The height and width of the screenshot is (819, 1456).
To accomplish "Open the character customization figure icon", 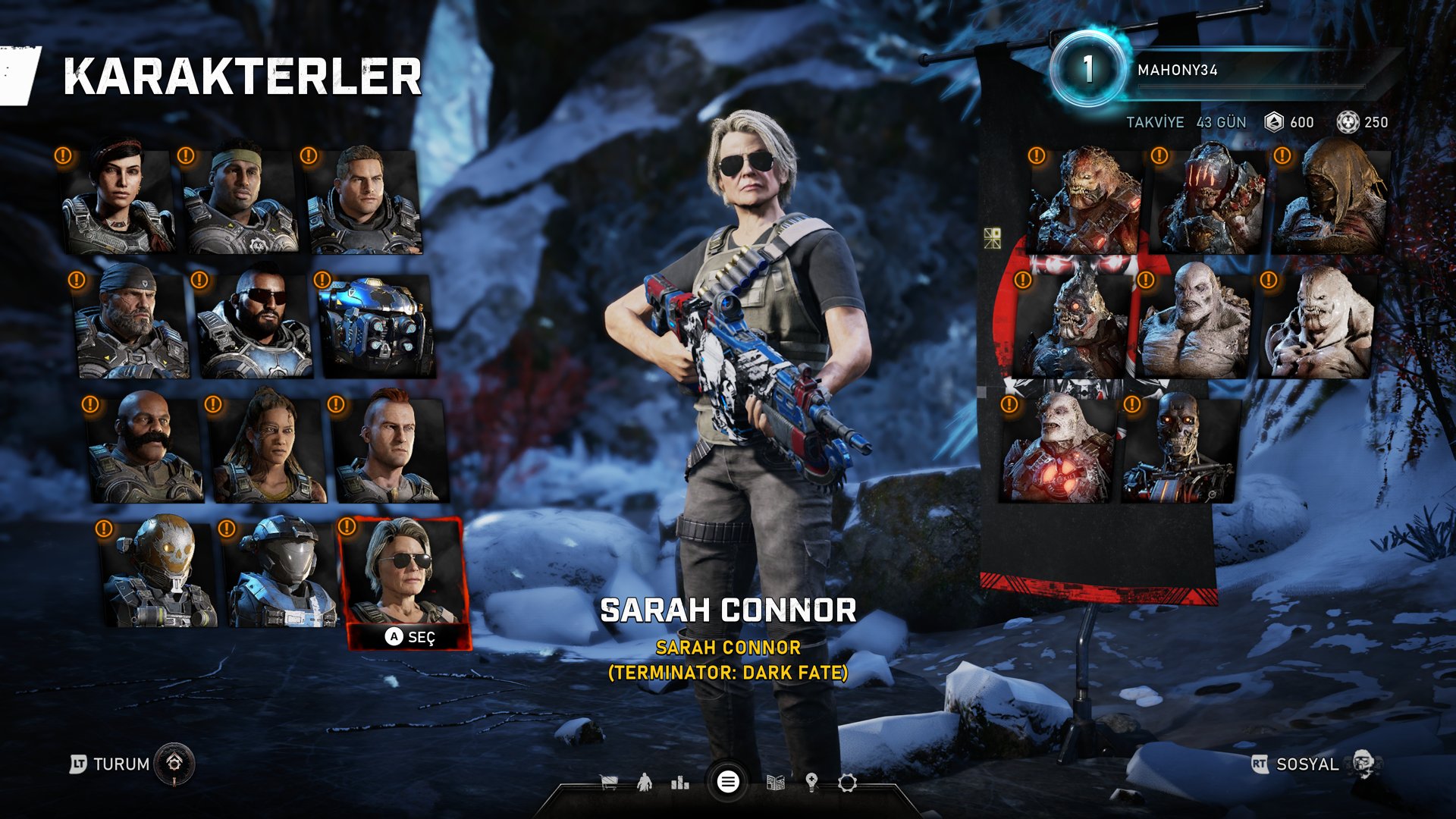I will click(645, 782).
